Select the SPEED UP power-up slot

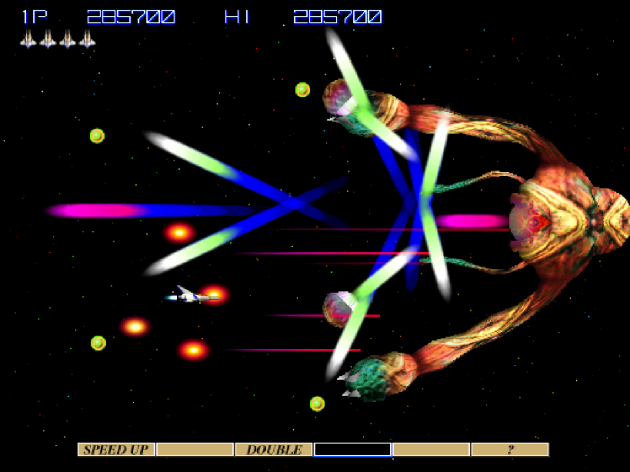point(116,450)
